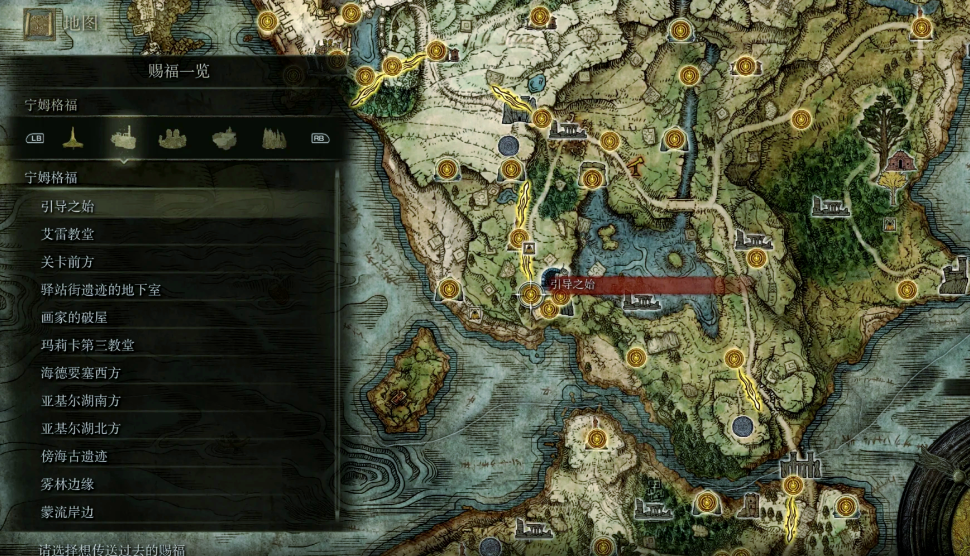Pick 傍海古遗迹 in the grace list
This screenshot has width=970, height=556.
(x=75, y=456)
